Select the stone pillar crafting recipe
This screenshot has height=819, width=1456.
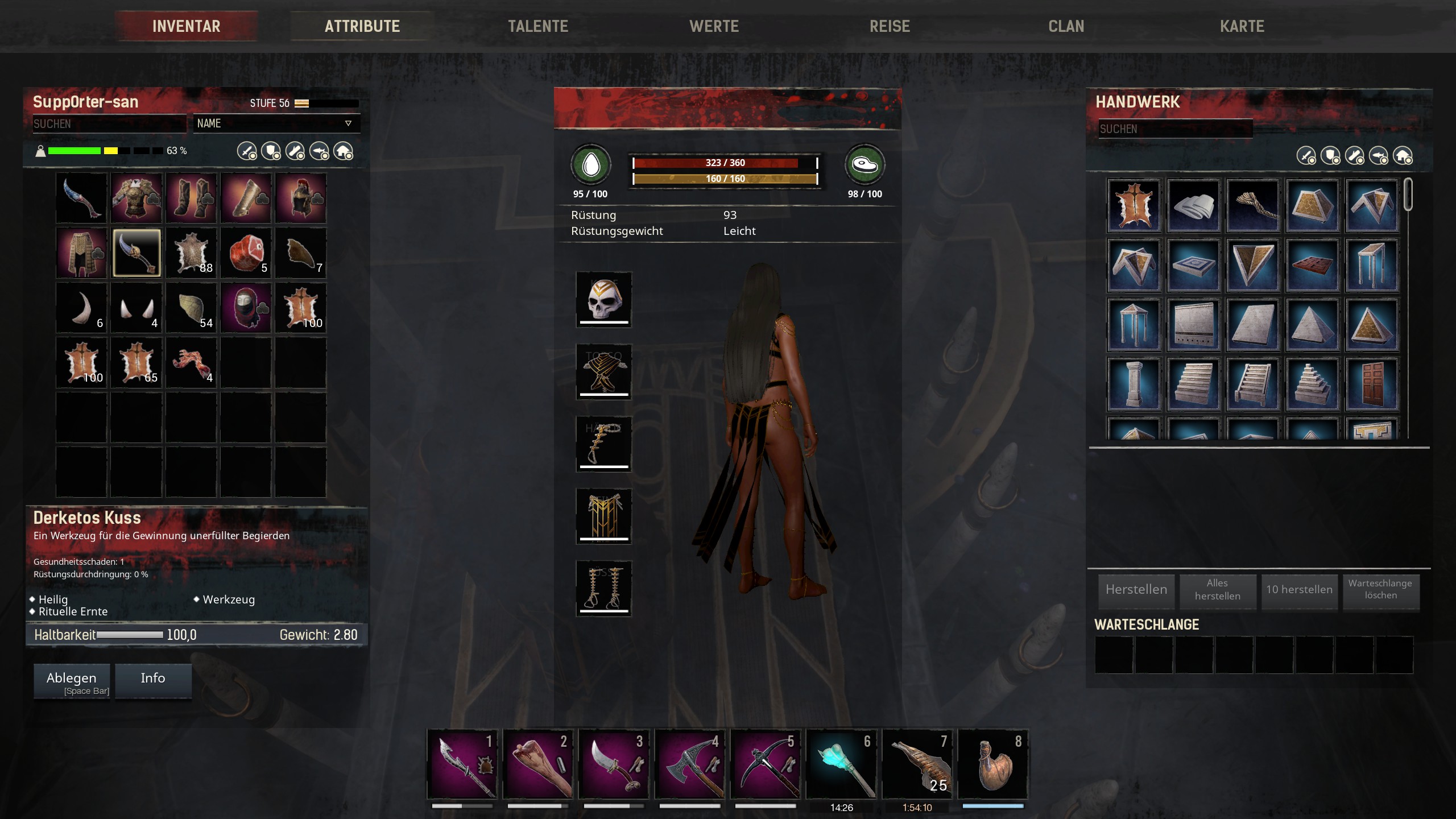1134,384
